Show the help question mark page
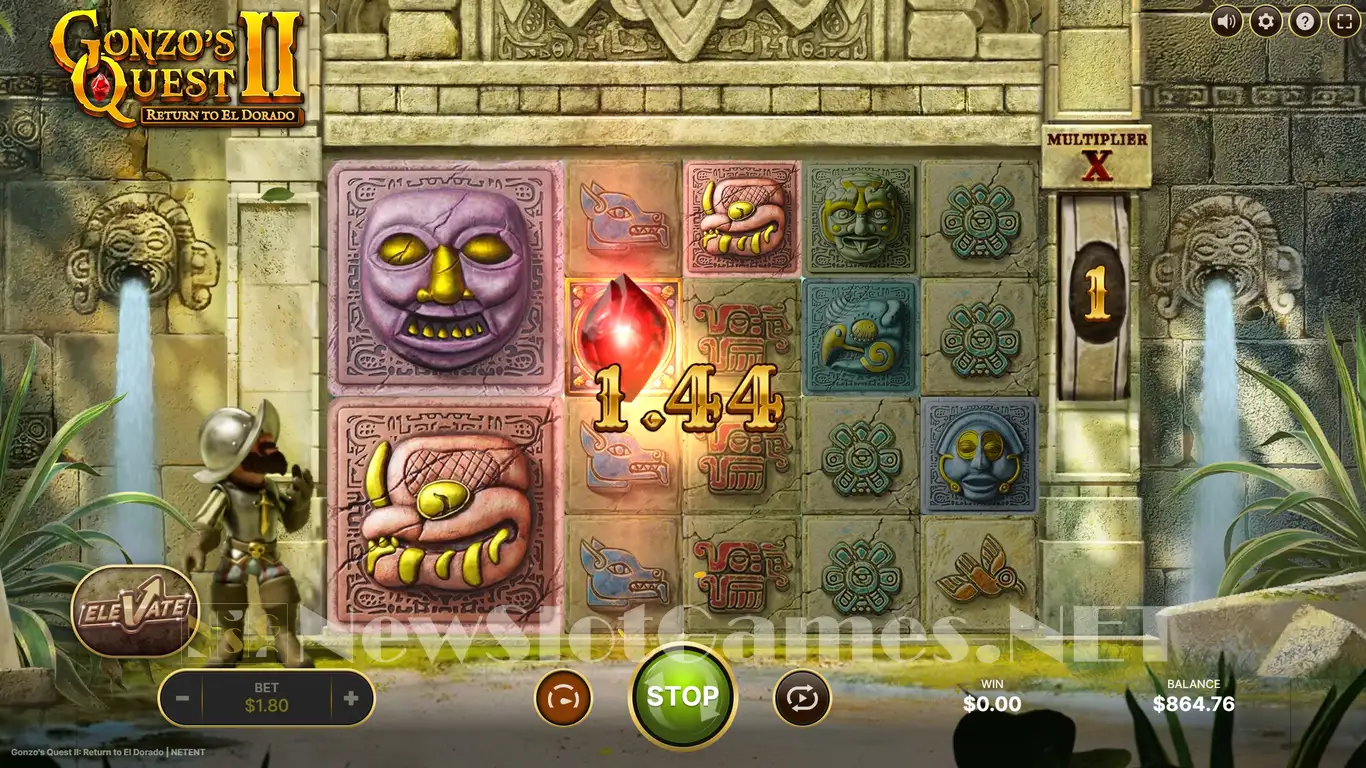 point(1305,21)
